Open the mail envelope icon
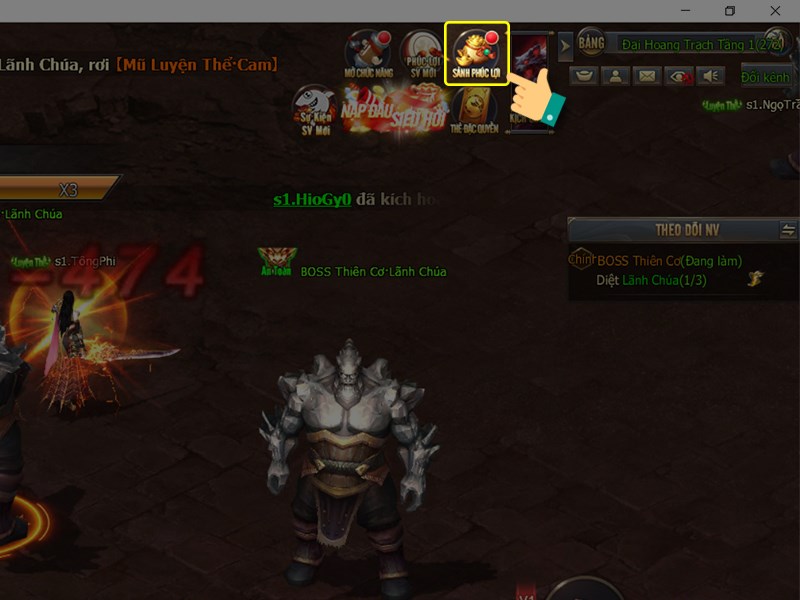Viewport: 800px width, 600px height. pos(647,76)
